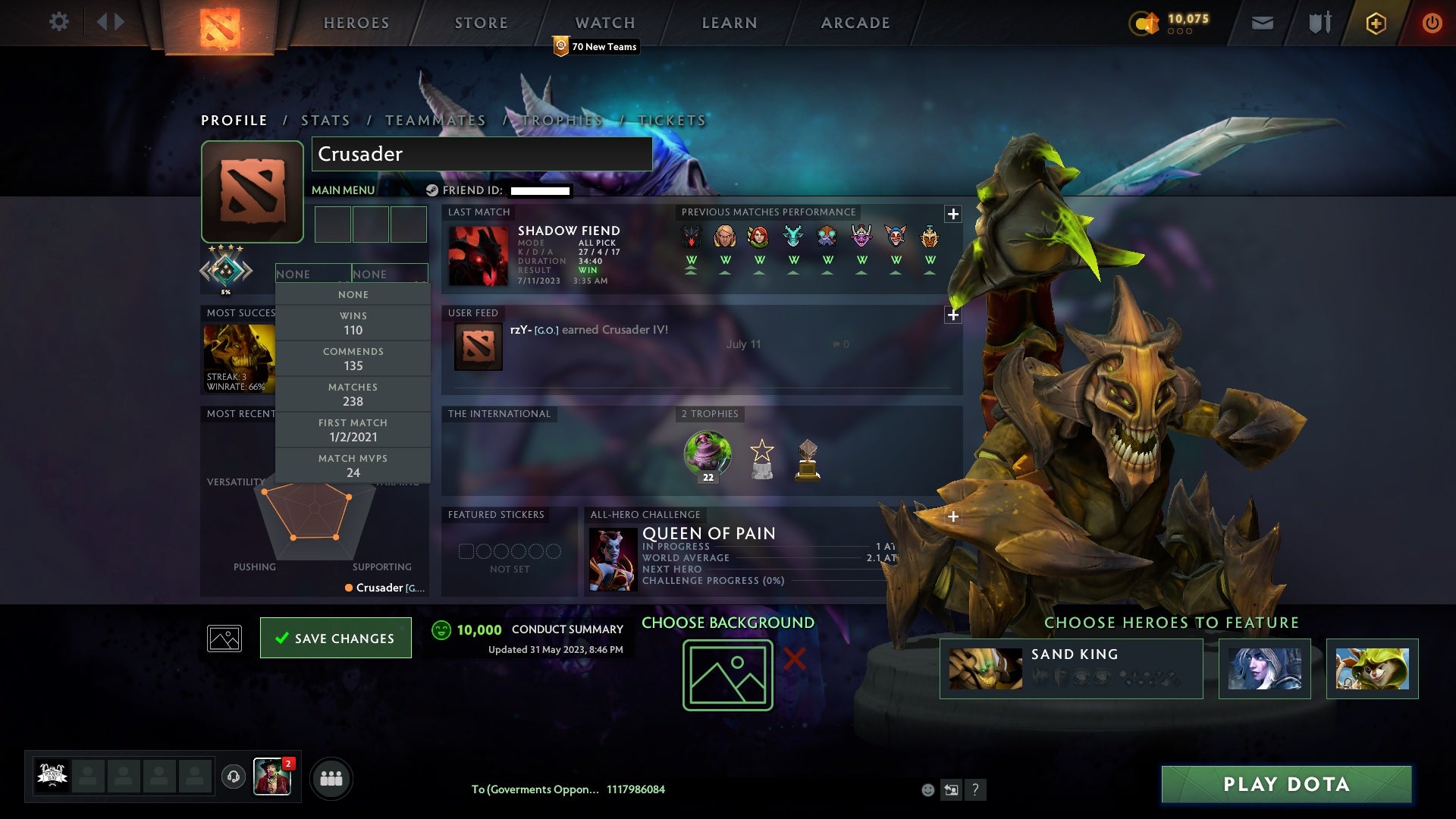Open the friends list people icon
Screen dimensions: 1456x819
tap(331, 778)
